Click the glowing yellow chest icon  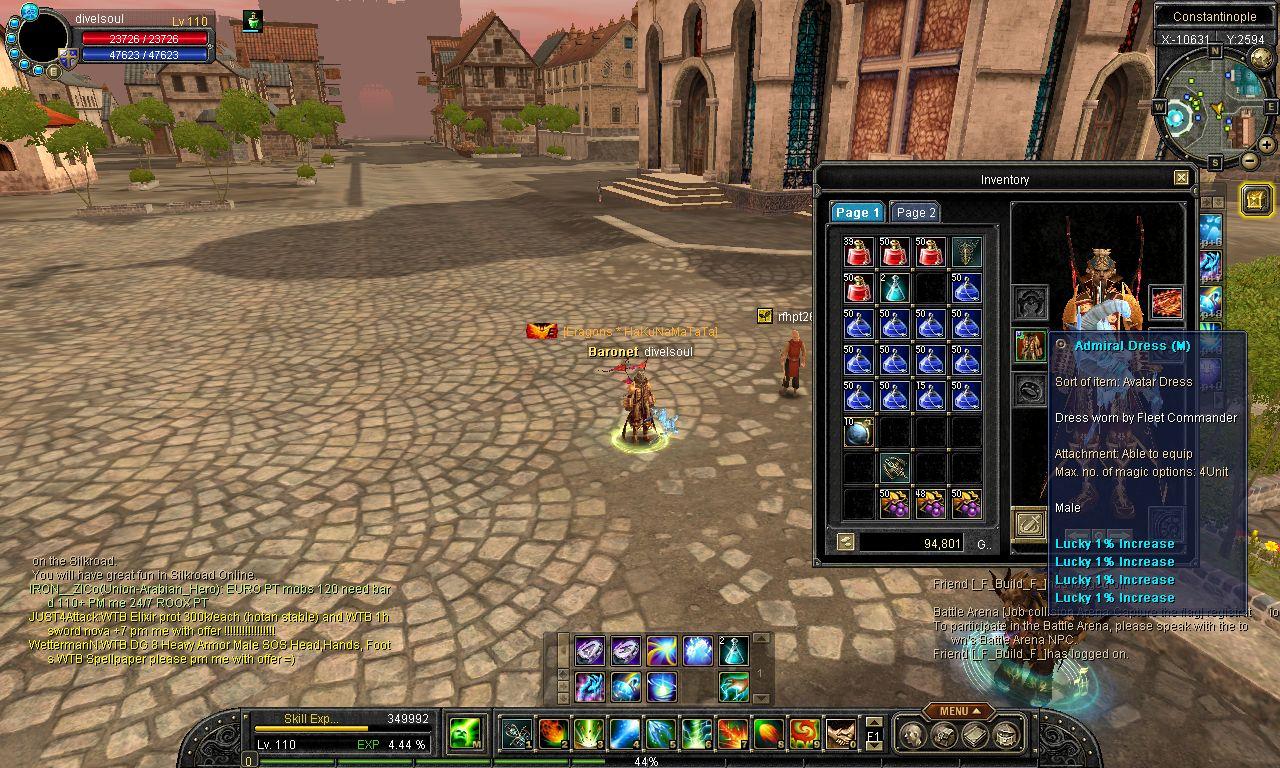(1256, 199)
